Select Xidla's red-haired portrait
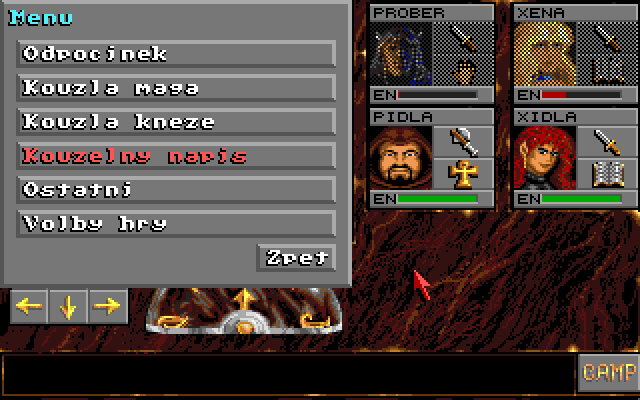This screenshot has height=400, width=640. pos(546,158)
